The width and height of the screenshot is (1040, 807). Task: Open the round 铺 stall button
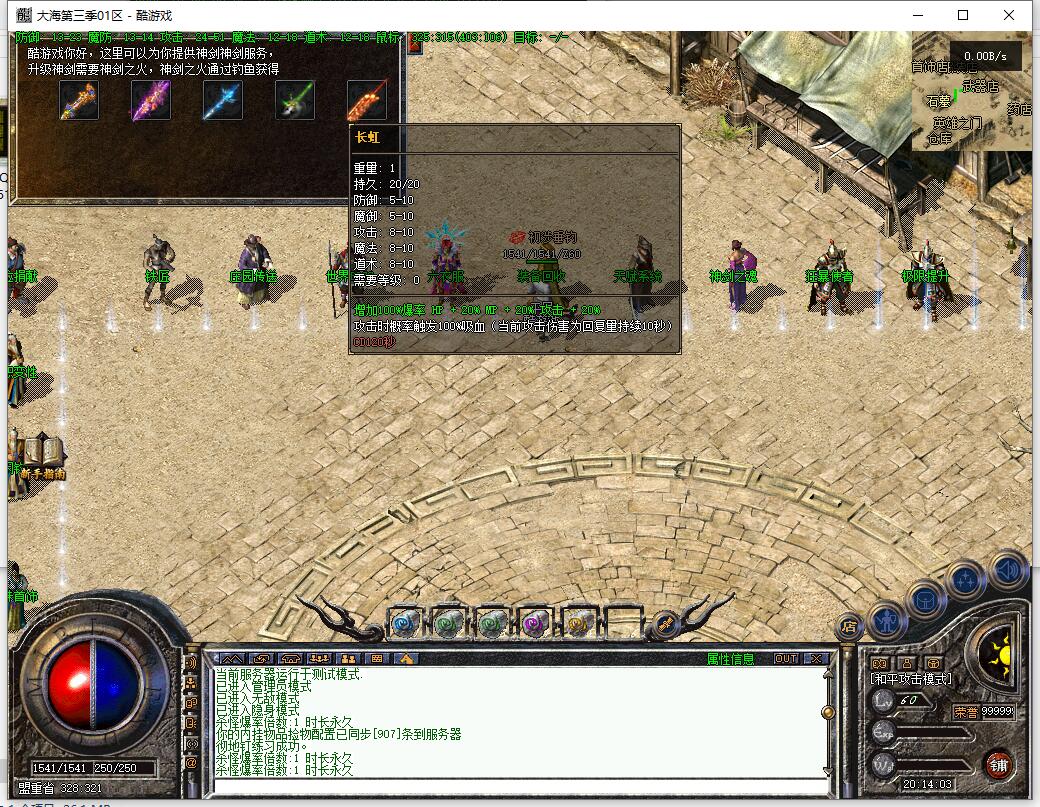click(997, 765)
